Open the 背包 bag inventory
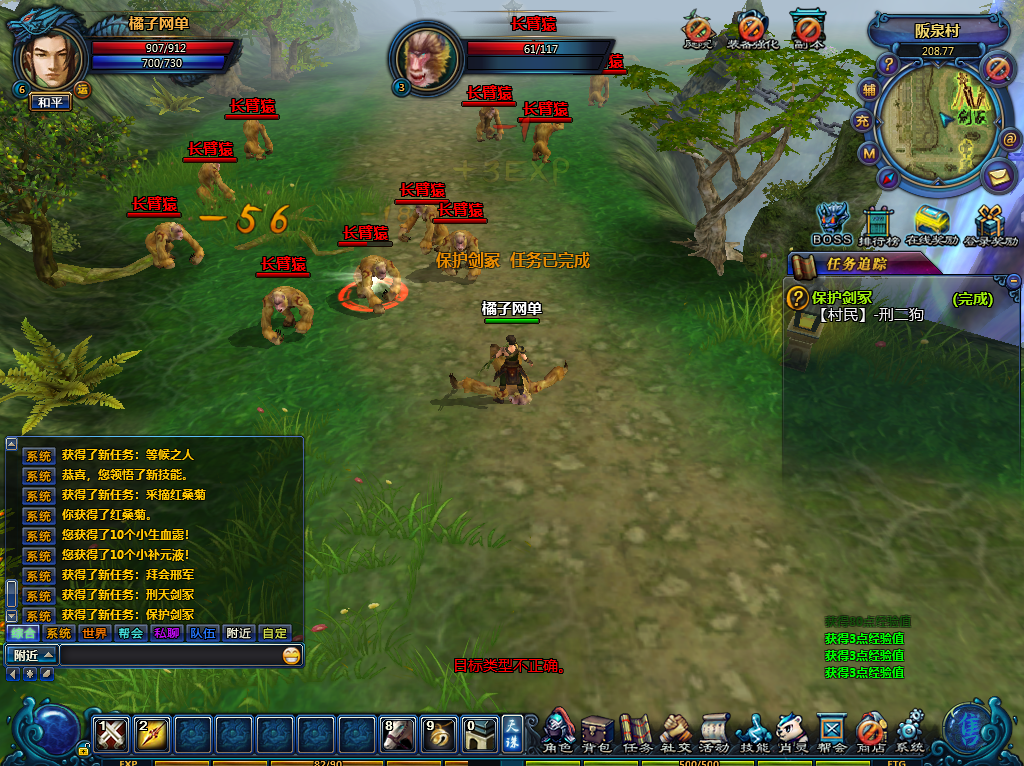This screenshot has height=766, width=1024. coord(597,731)
